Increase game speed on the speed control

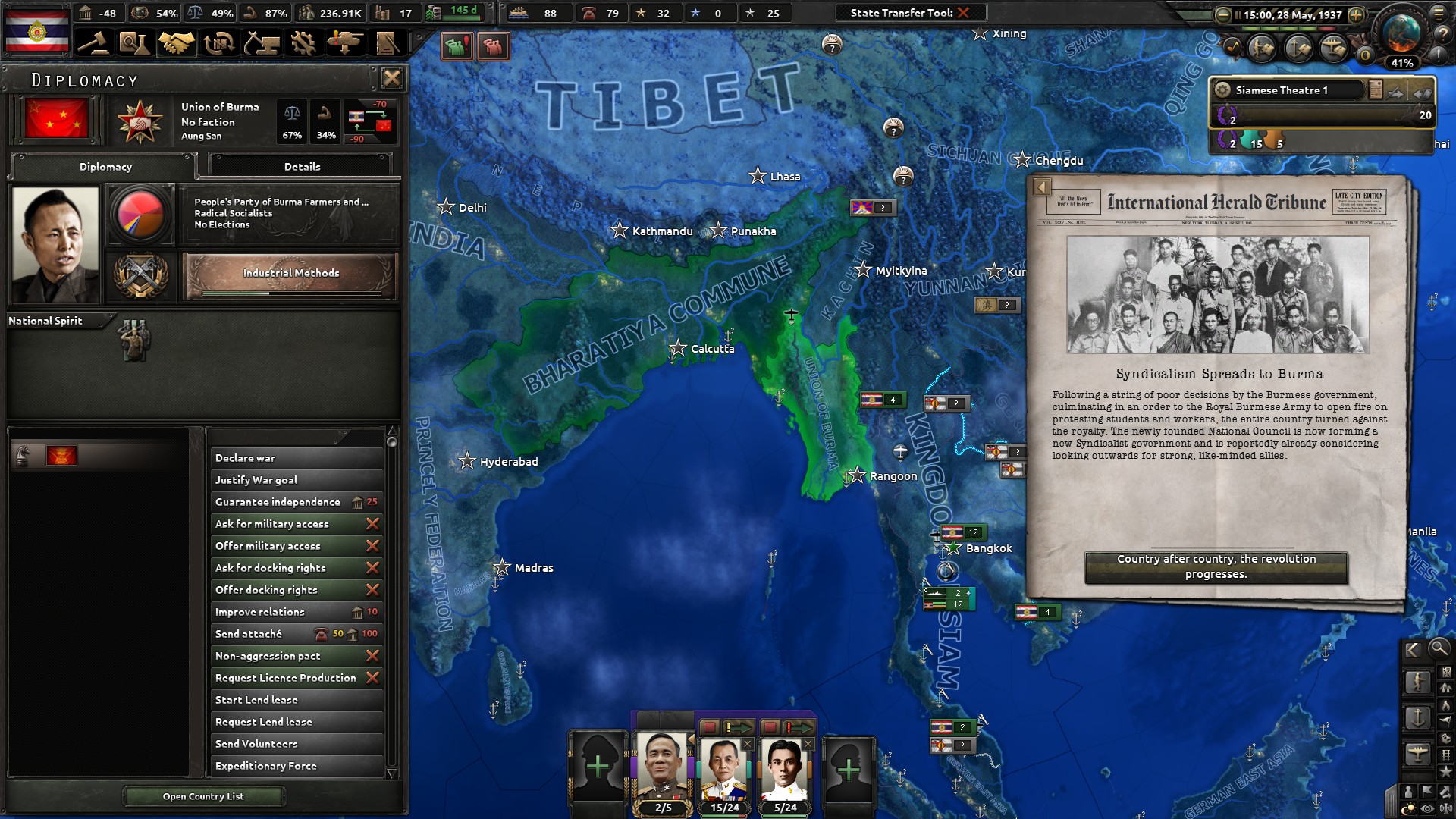click(1357, 15)
